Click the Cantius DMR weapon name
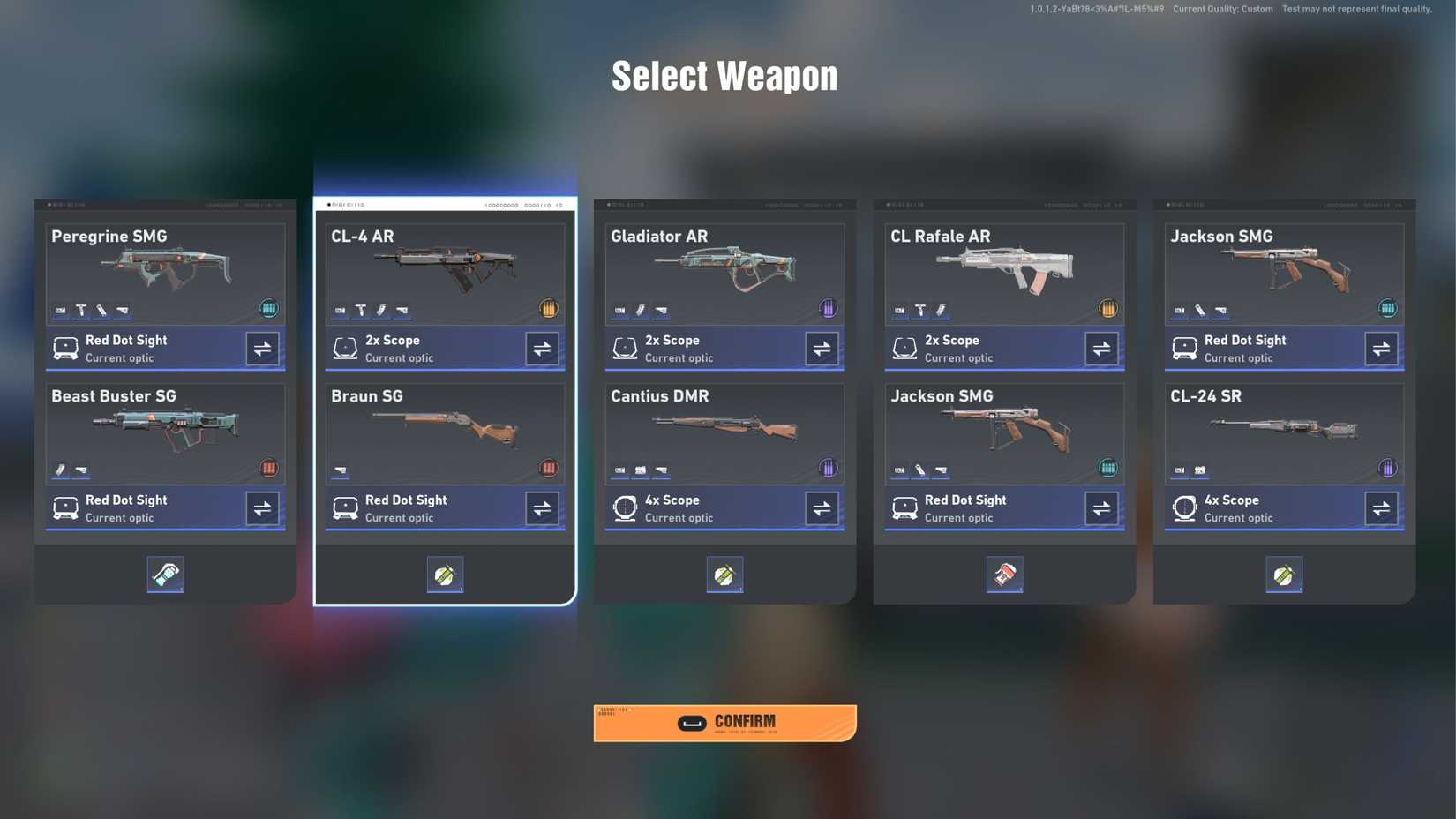Viewport: 1456px width, 819px height. (660, 396)
